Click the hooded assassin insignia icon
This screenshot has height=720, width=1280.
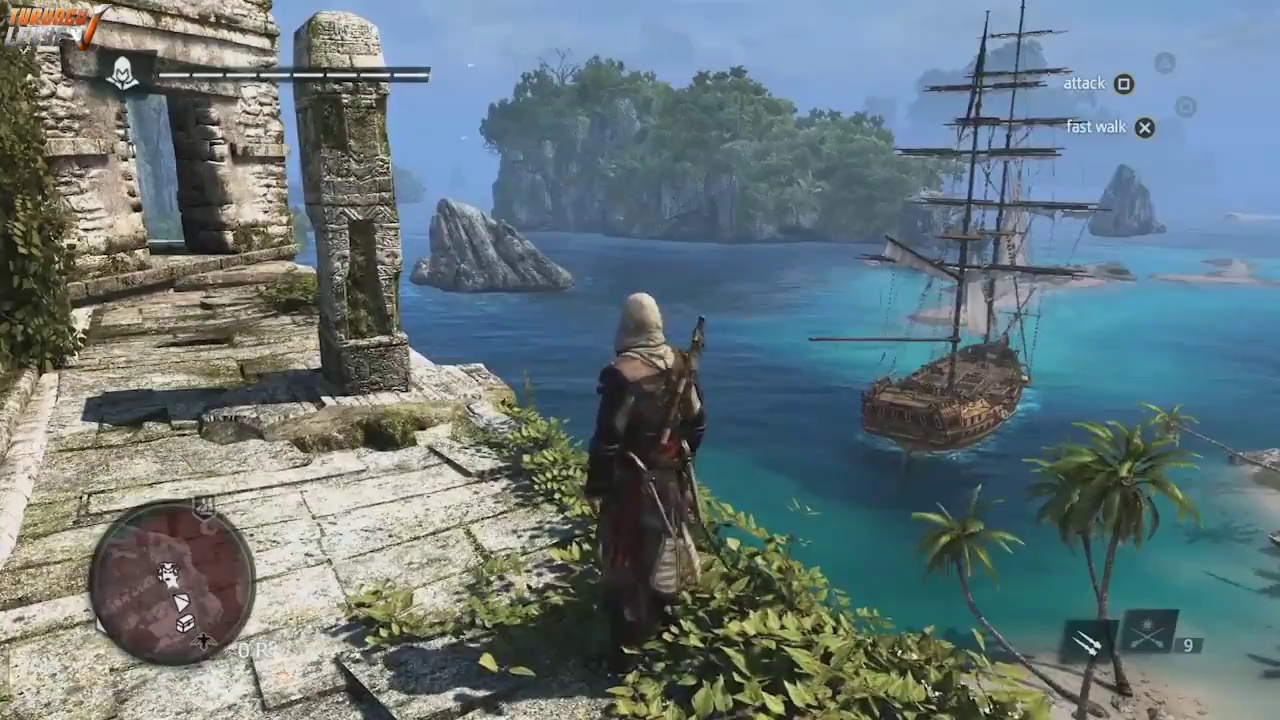coord(123,72)
